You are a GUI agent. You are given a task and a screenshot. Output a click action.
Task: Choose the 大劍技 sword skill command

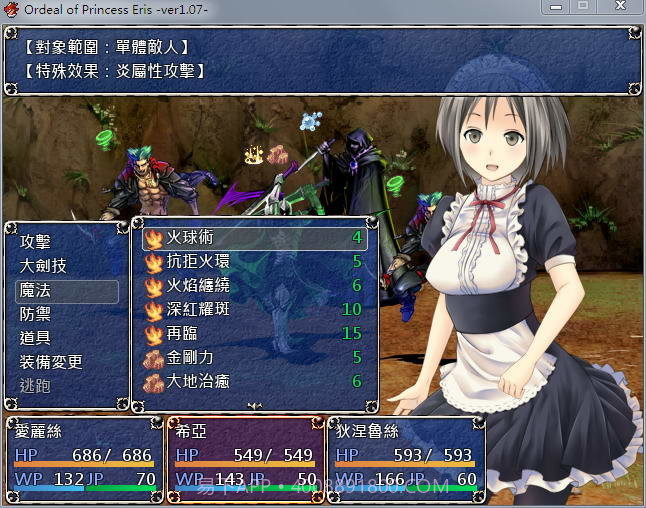(x=43, y=266)
